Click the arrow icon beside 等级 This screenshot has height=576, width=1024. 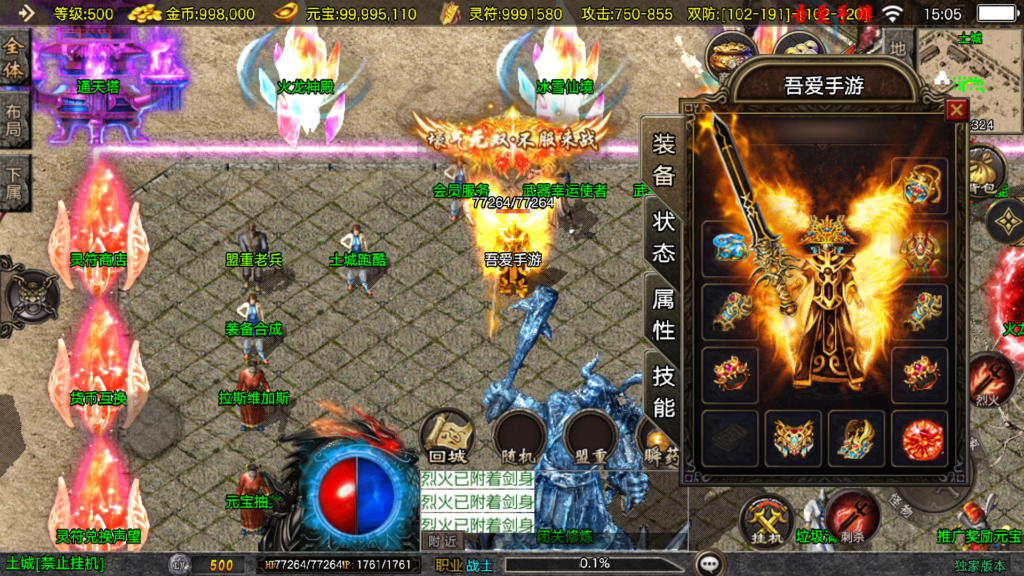(26, 14)
